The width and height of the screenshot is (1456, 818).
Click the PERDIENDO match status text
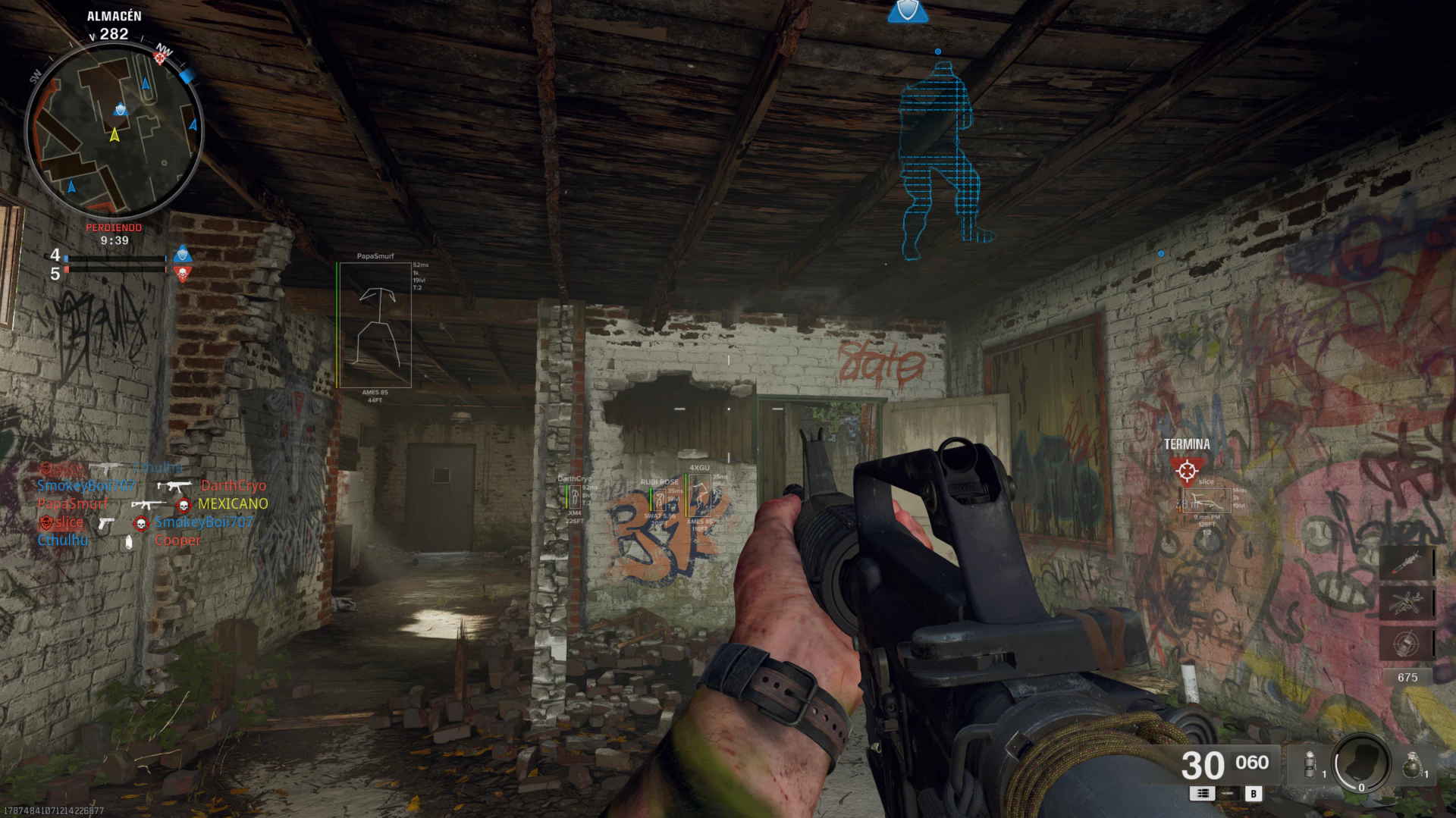pos(114,227)
